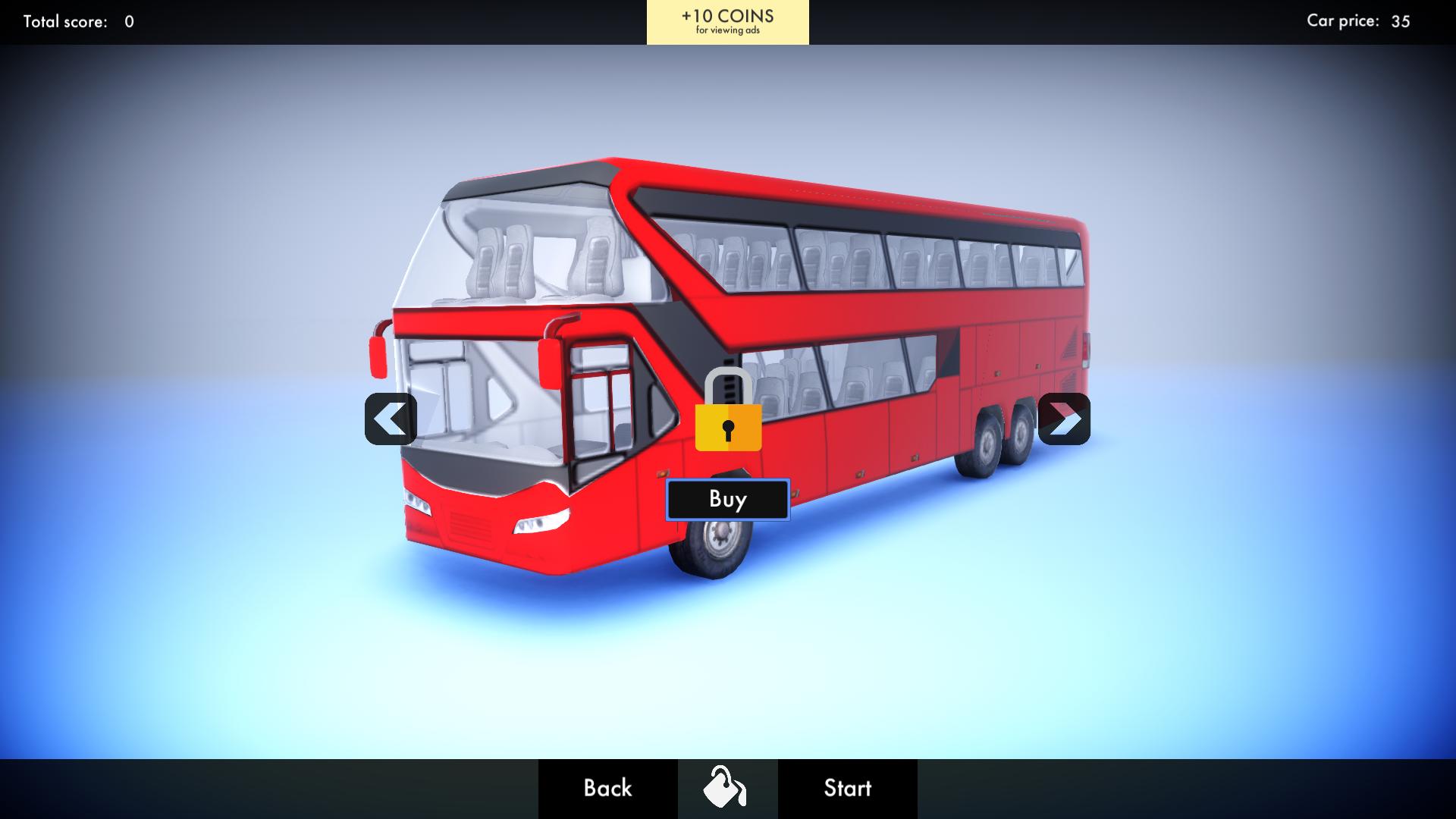
Task: Choose Start from the bottom bar
Action: click(x=847, y=789)
